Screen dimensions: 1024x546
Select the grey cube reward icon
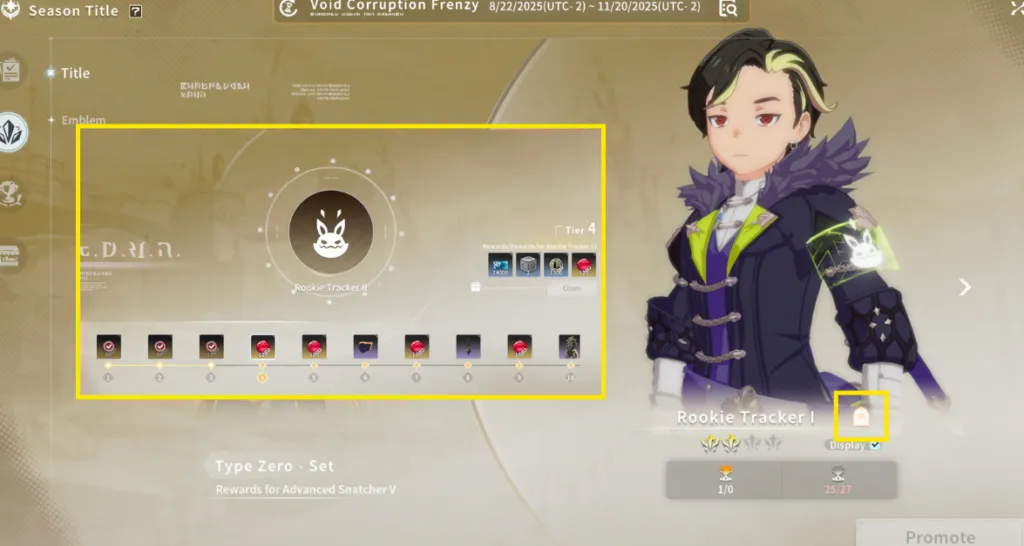click(x=528, y=264)
